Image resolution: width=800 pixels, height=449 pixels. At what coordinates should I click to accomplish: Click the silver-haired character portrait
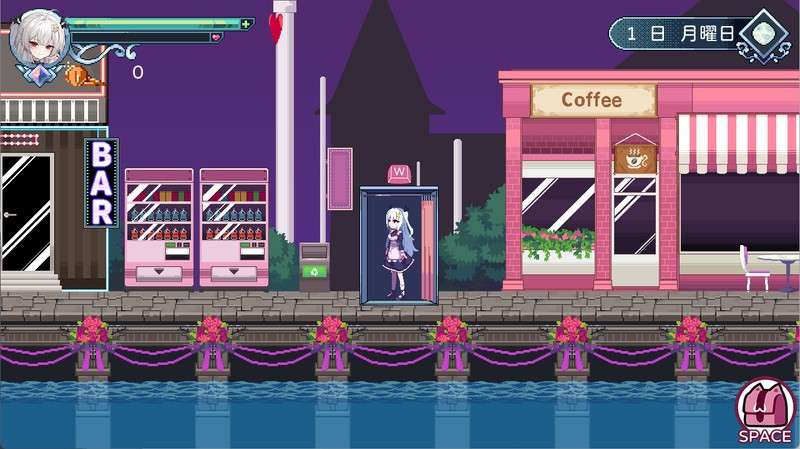click(x=37, y=40)
